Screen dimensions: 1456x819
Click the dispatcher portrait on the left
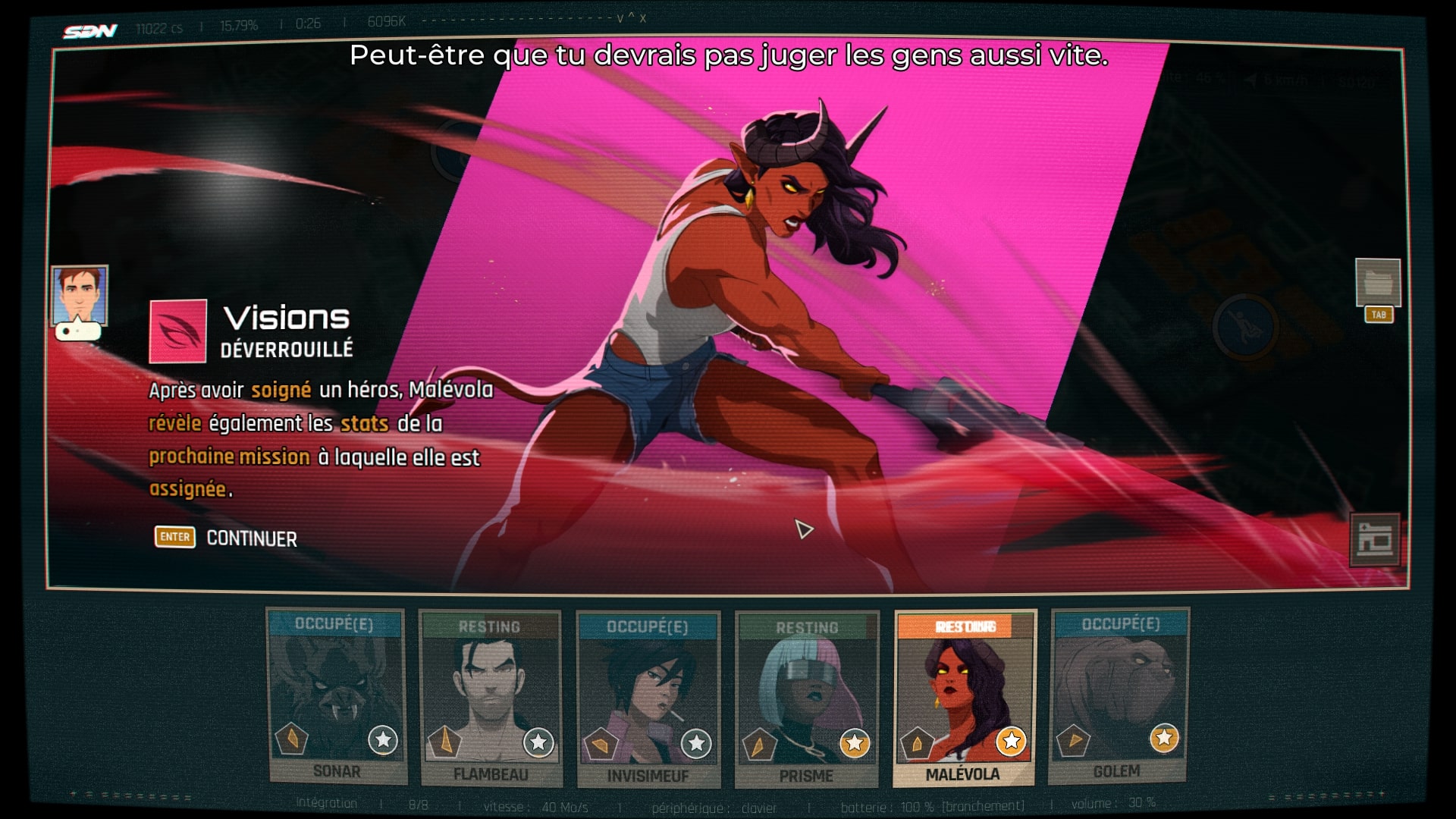pos(79,296)
